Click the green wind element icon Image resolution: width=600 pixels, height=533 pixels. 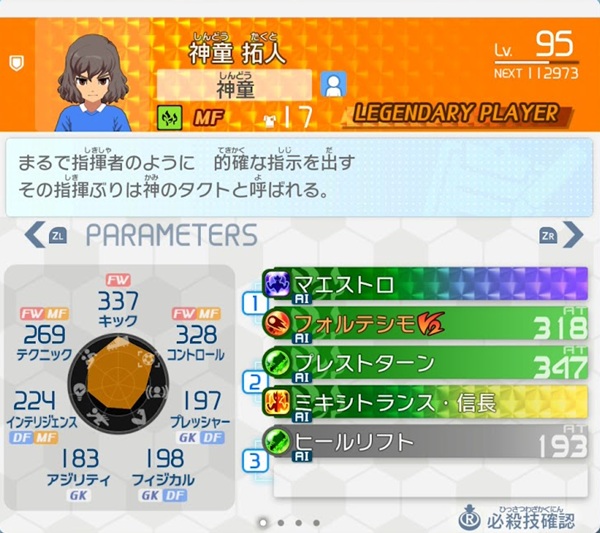(169, 118)
